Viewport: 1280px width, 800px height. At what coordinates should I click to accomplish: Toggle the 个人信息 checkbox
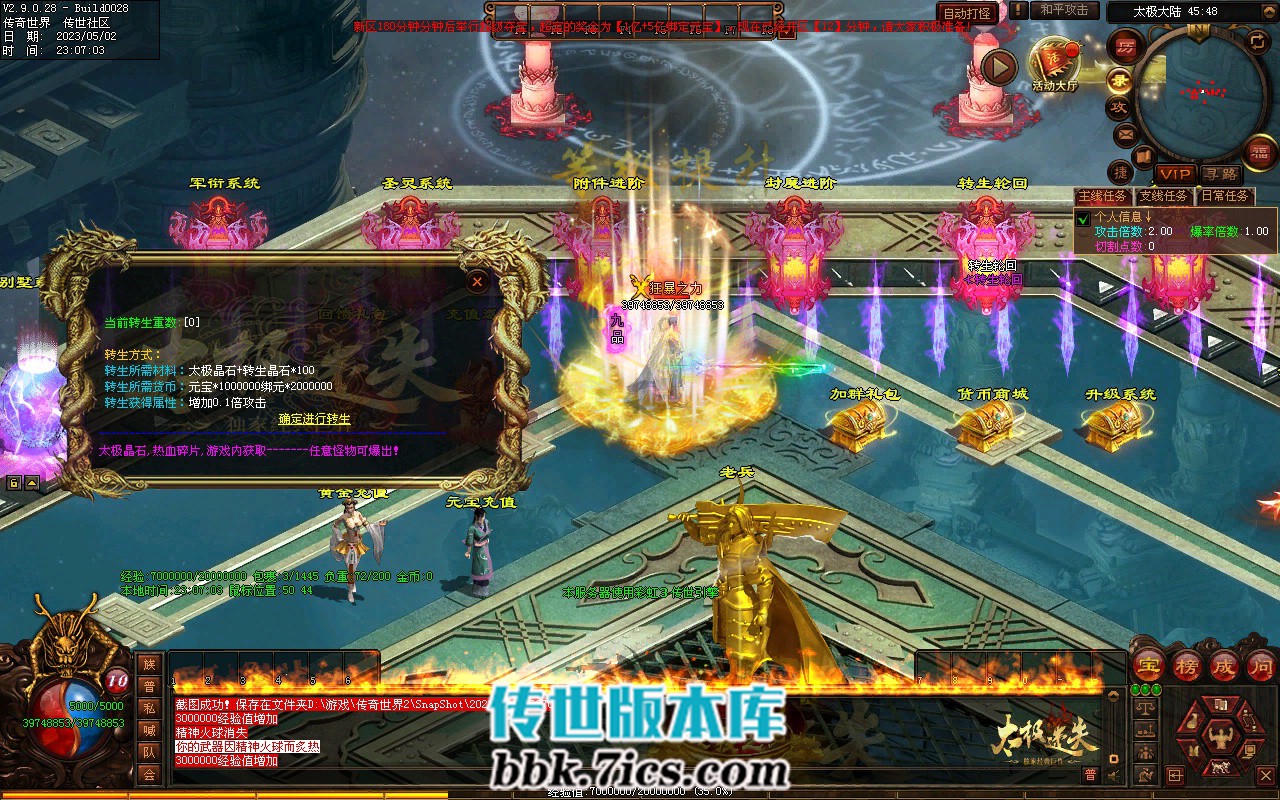pyautogui.click(x=1083, y=218)
